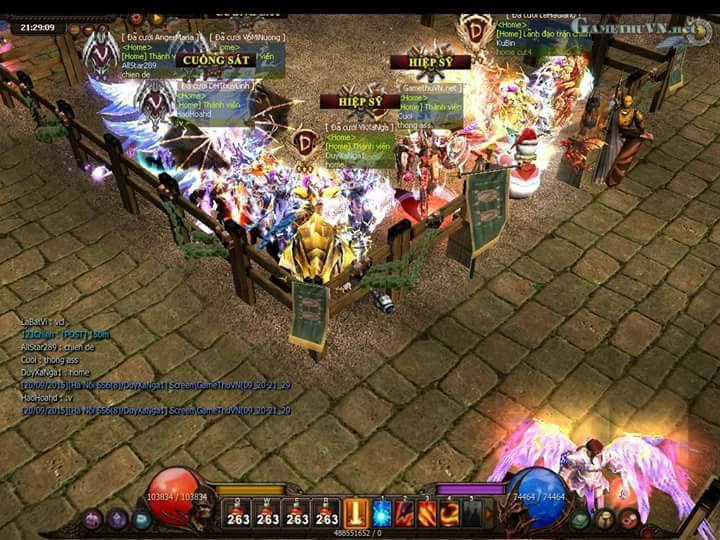Activate the orange flame stripes skill
This screenshot has width=720, height=540.
pyautogui.click(x=427, y=514)
